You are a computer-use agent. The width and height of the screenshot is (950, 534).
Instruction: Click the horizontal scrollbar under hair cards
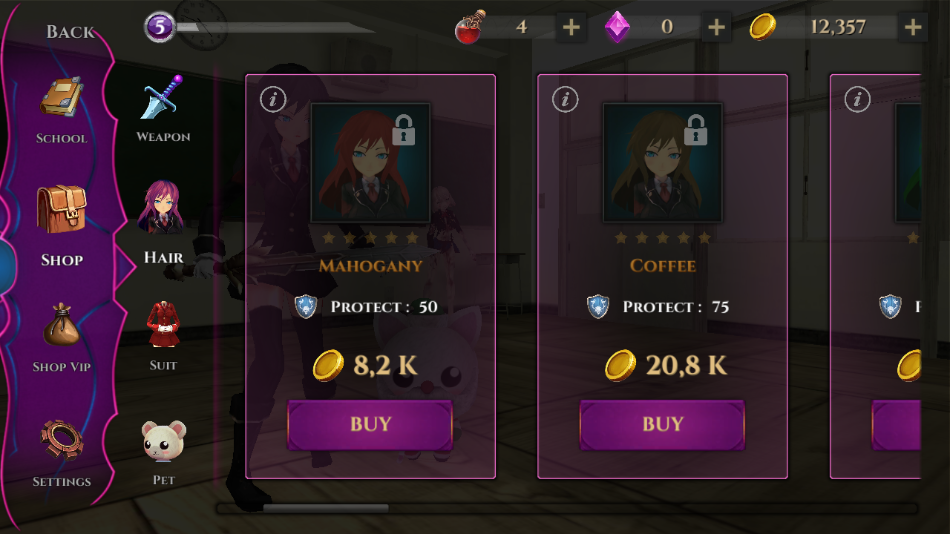[x=566, y=508]
